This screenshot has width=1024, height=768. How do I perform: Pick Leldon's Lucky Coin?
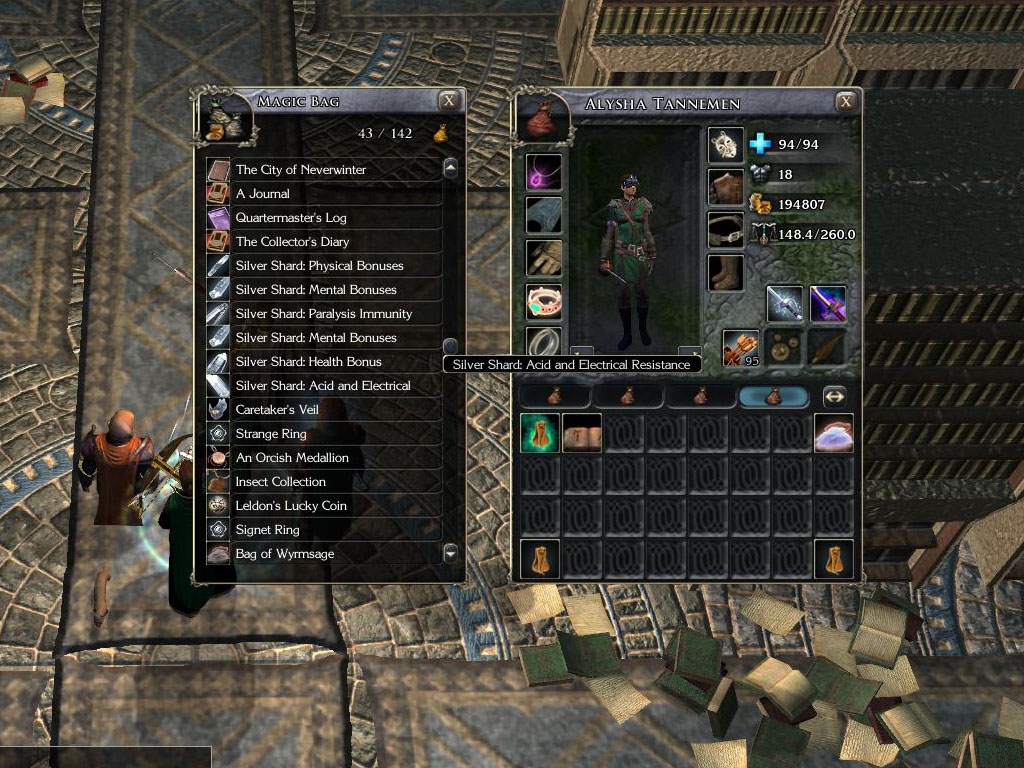pyautogui.click(x=291, y=506)
